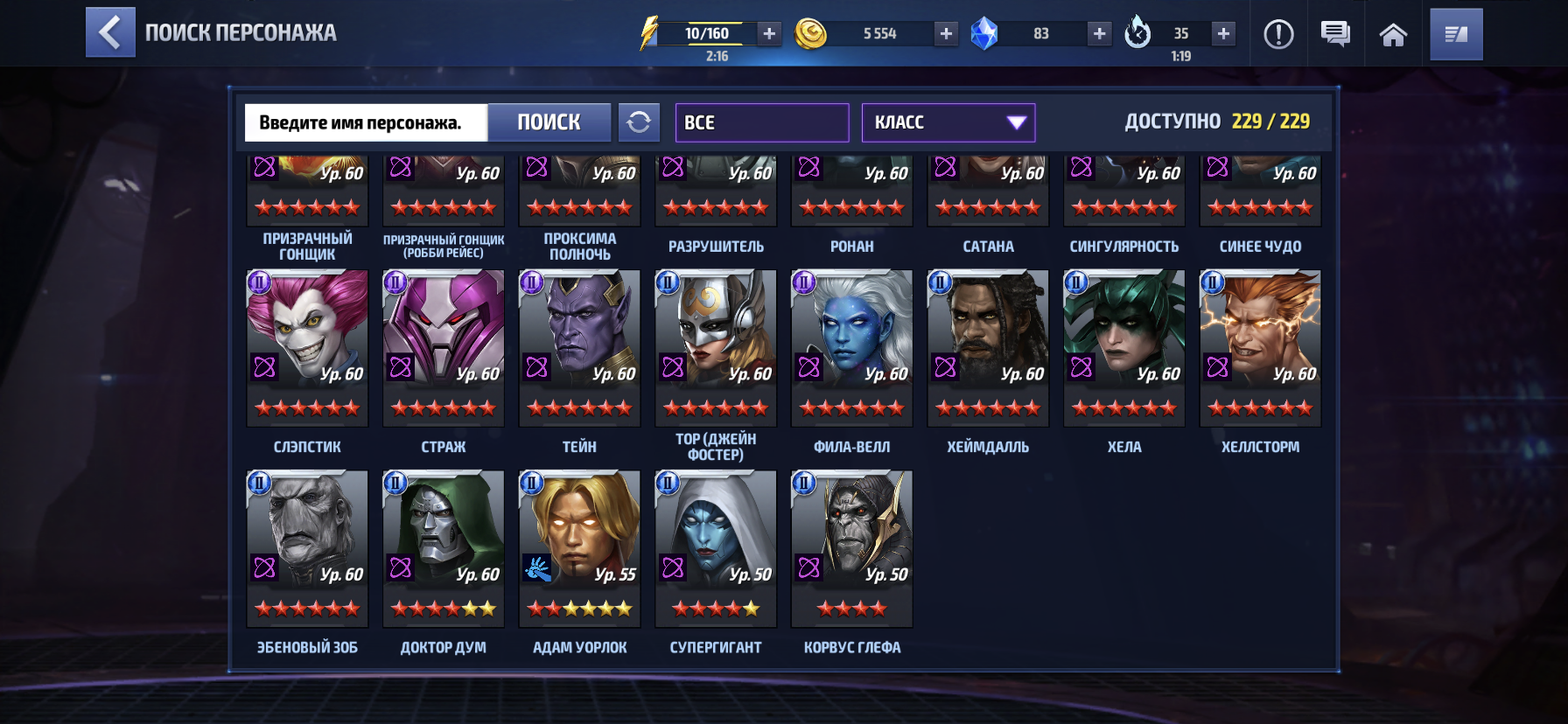Open the main menu via the highlighted panel icon
Screen dimensions: 1568x724
(x=1455, y=35)
